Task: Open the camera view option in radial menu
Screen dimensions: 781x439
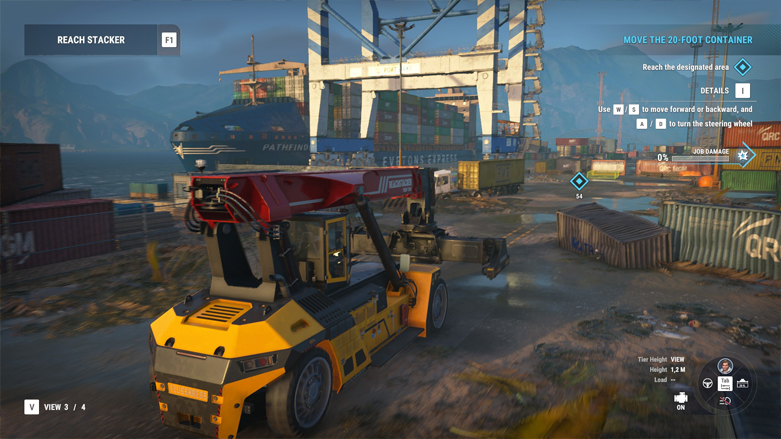Action: (x=742, y=384)
